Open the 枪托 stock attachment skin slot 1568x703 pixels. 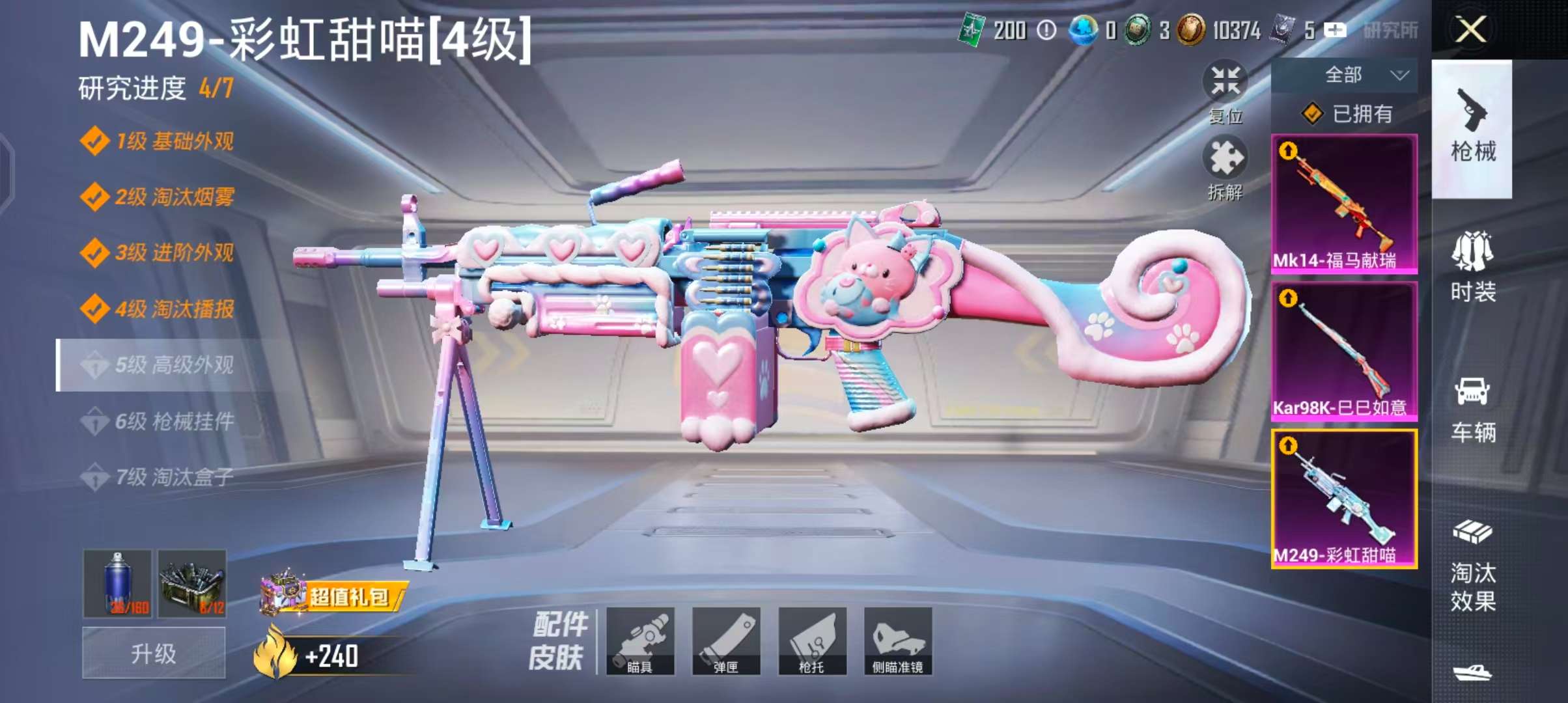pyautogui.click(x=812, y=641)
